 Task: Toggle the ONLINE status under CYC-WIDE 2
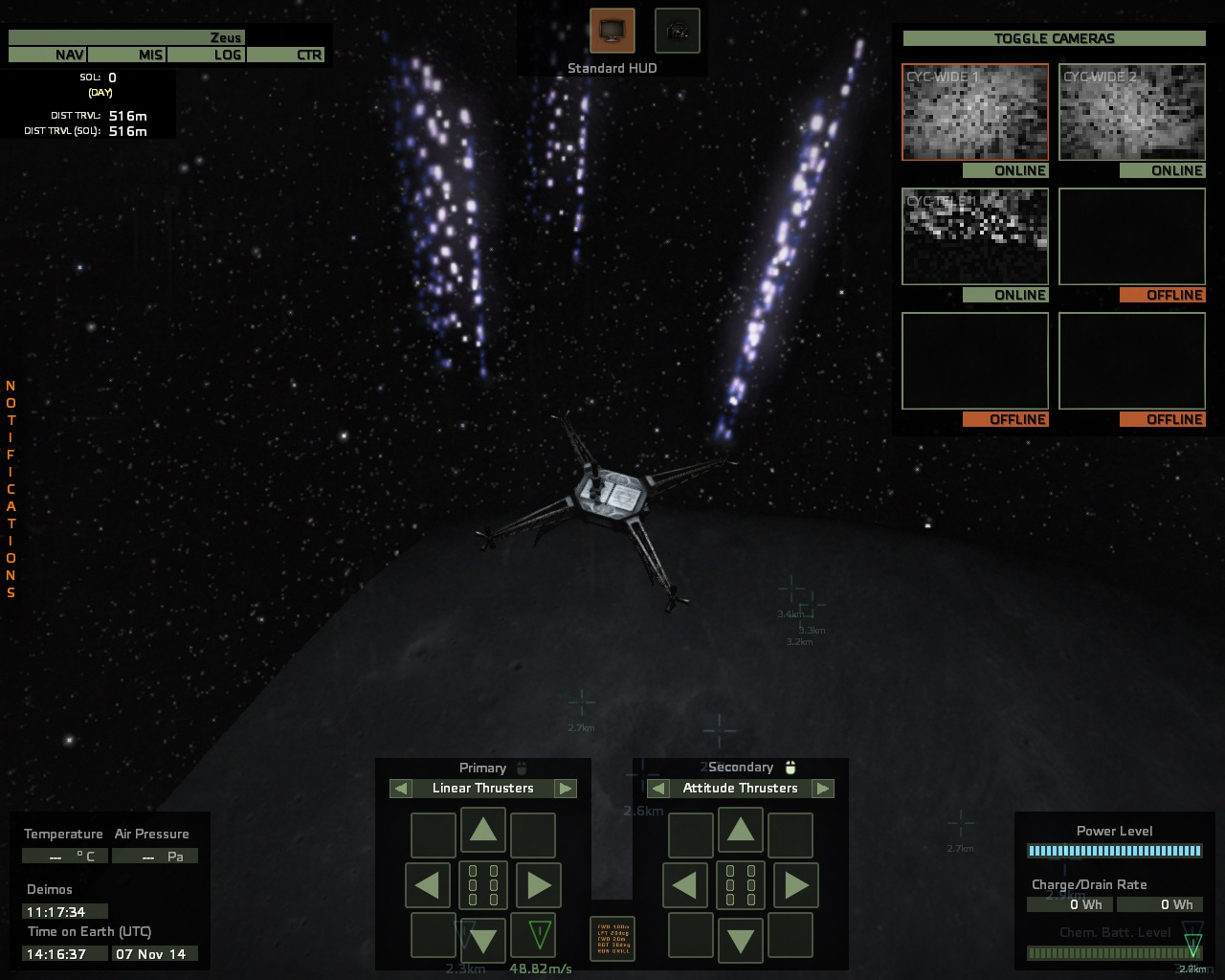pyautogui.click(x=1162, y=170)
